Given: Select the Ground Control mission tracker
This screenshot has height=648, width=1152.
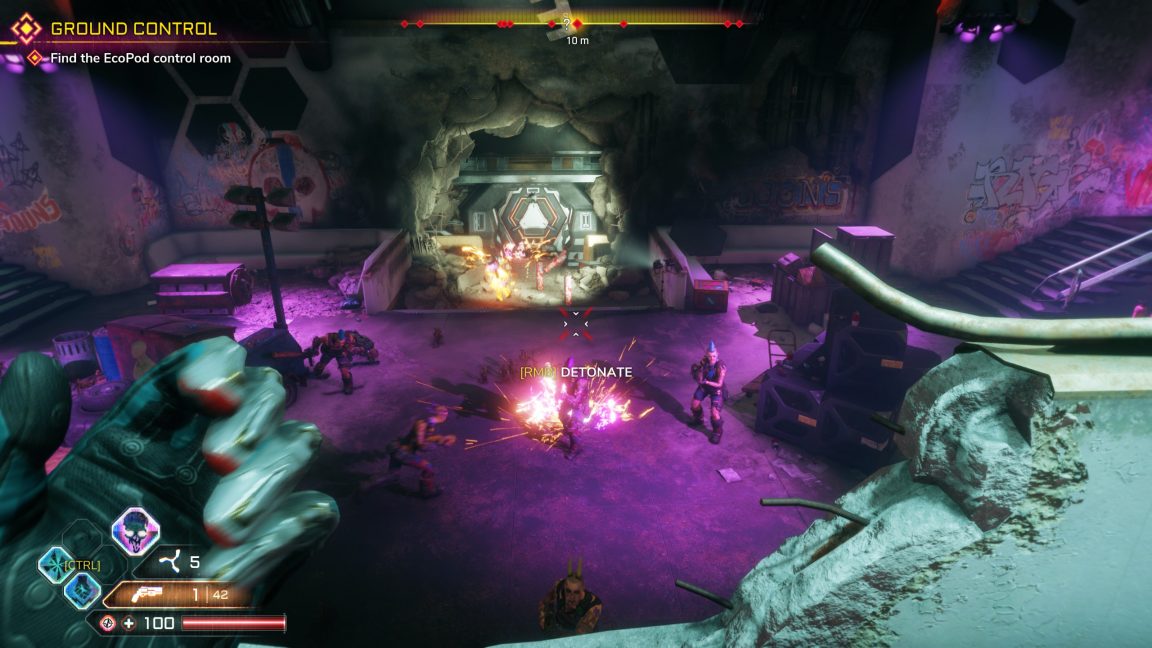Looking at the screenshot, I should 133,29.
